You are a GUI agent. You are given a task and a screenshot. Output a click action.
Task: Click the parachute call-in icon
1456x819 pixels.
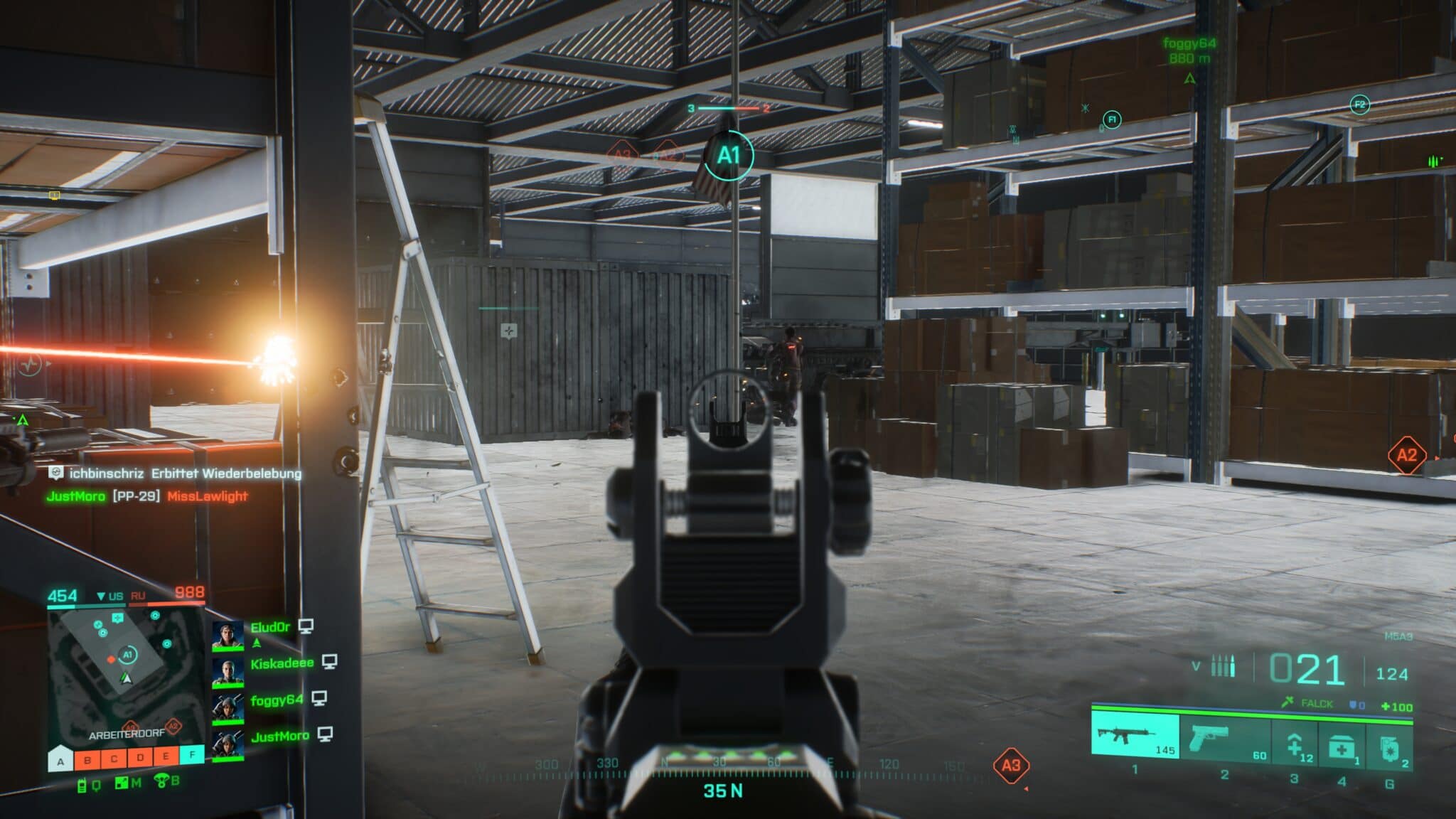coord(162,782)
